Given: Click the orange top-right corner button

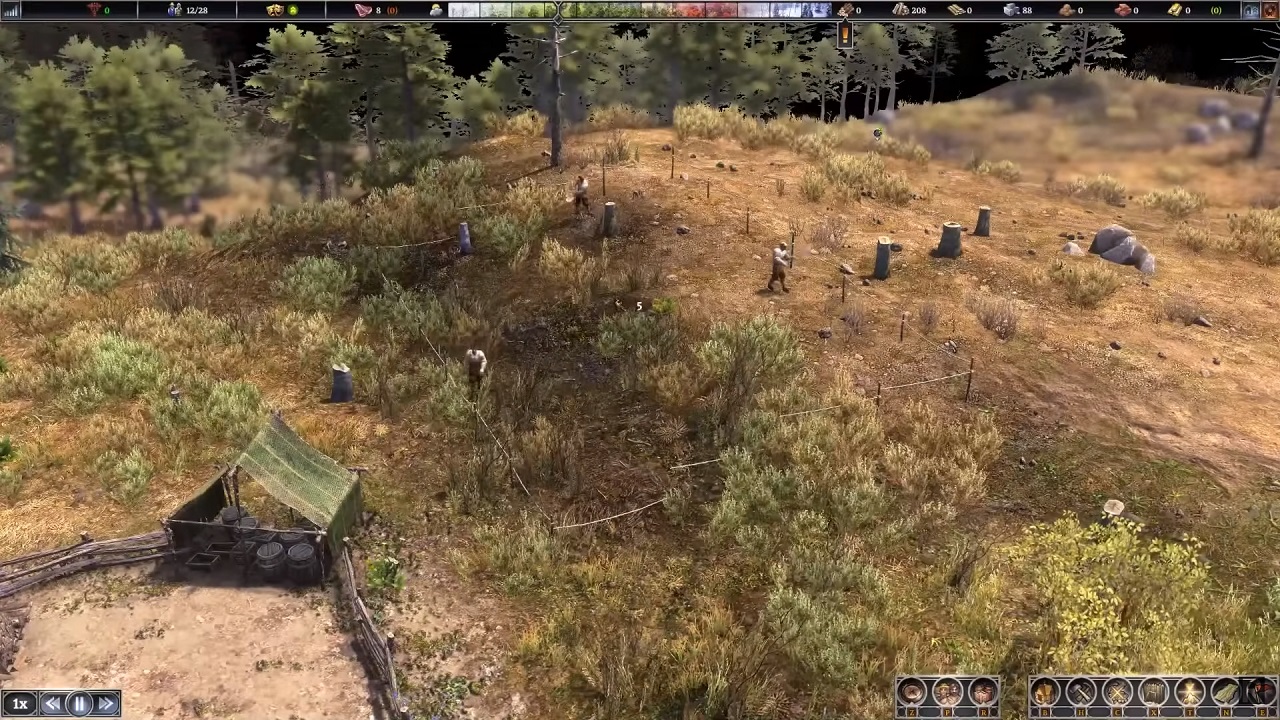Looking at the screenshot, I should [x=1270, y=10].
